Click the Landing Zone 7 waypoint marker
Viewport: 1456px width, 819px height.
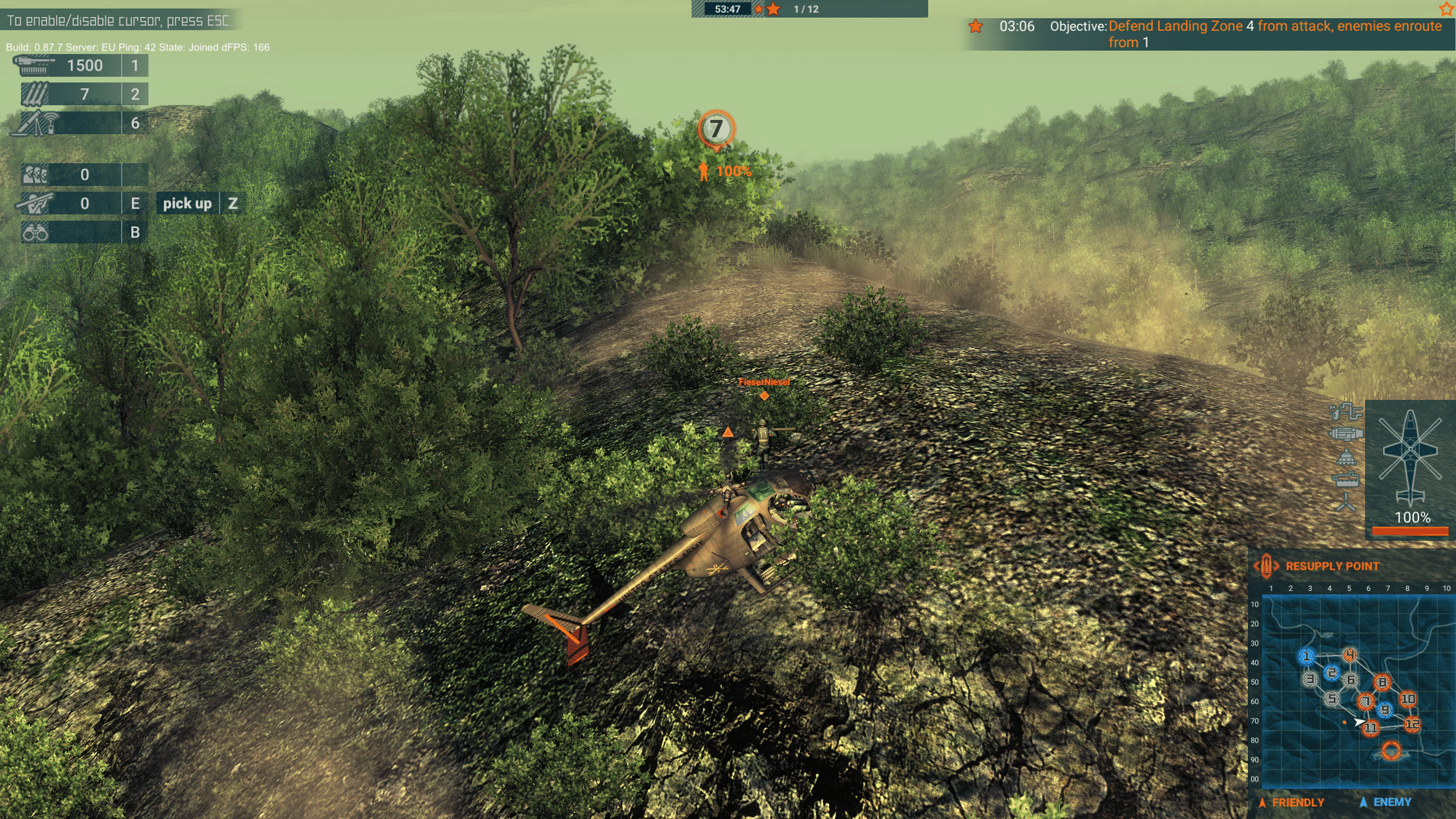click(716, 129)
